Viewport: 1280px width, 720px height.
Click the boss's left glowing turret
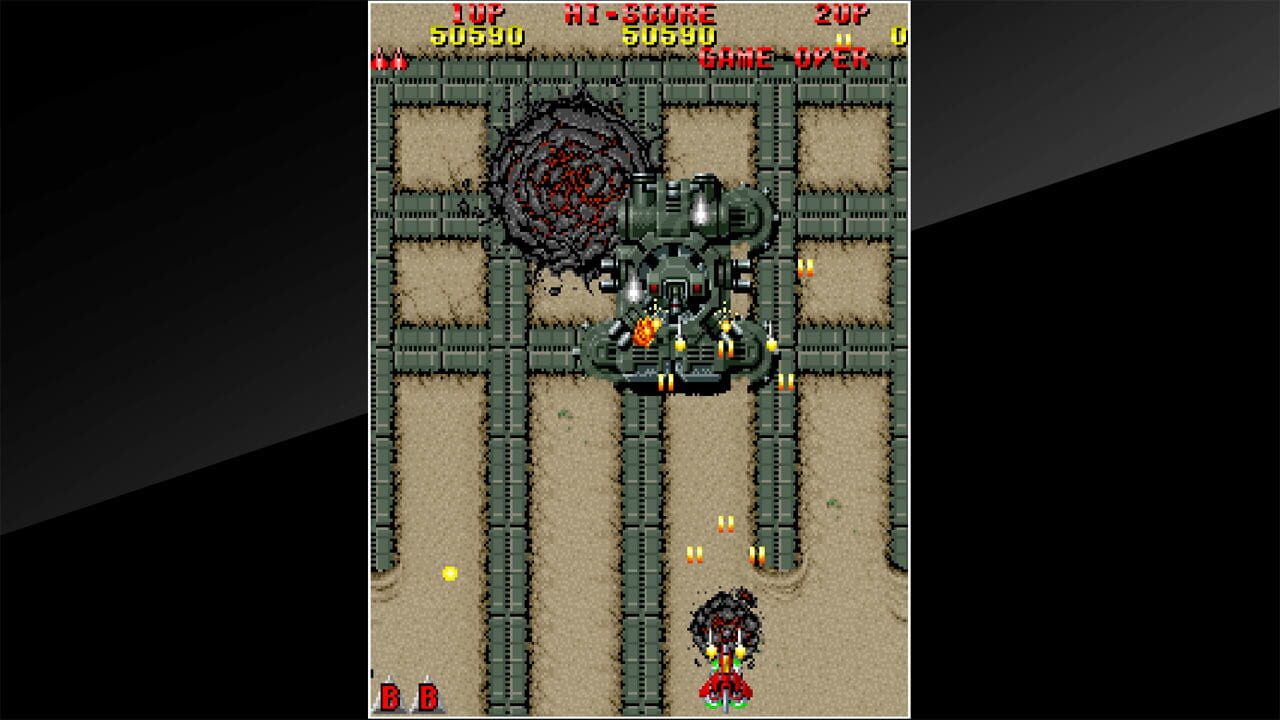(x=634, y=291)
